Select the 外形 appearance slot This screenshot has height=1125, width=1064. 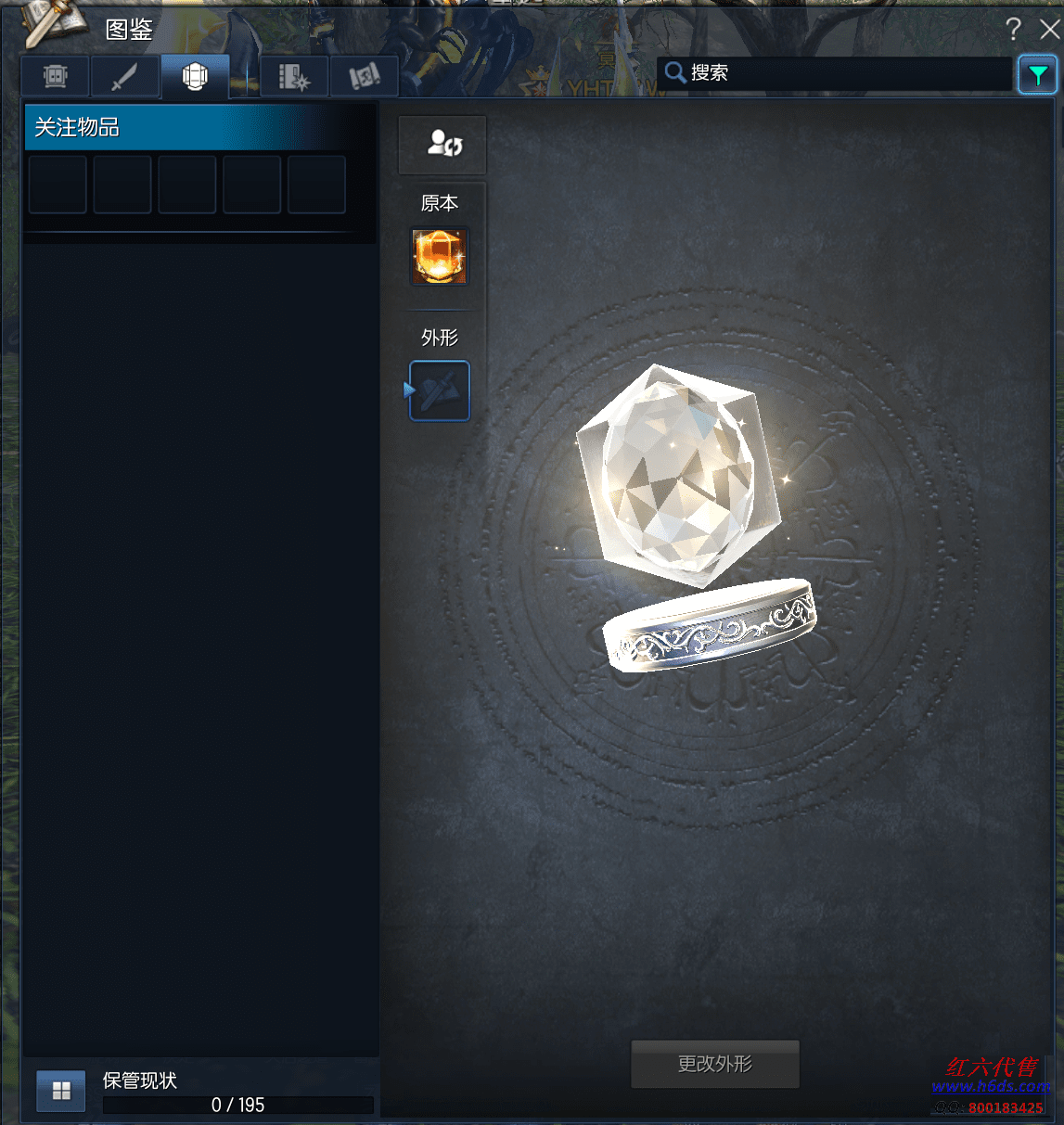440,391
